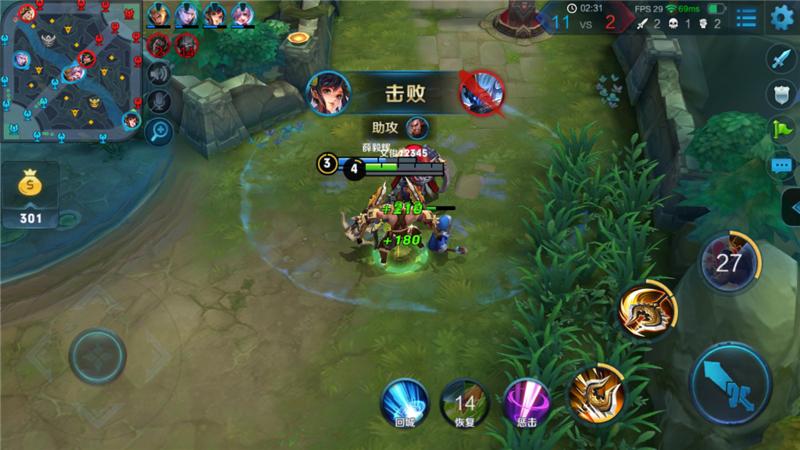Screen dimensions: 800x450
Task: Open the settings gear menu
Action: pyautogui.click(x=781, y=17)
